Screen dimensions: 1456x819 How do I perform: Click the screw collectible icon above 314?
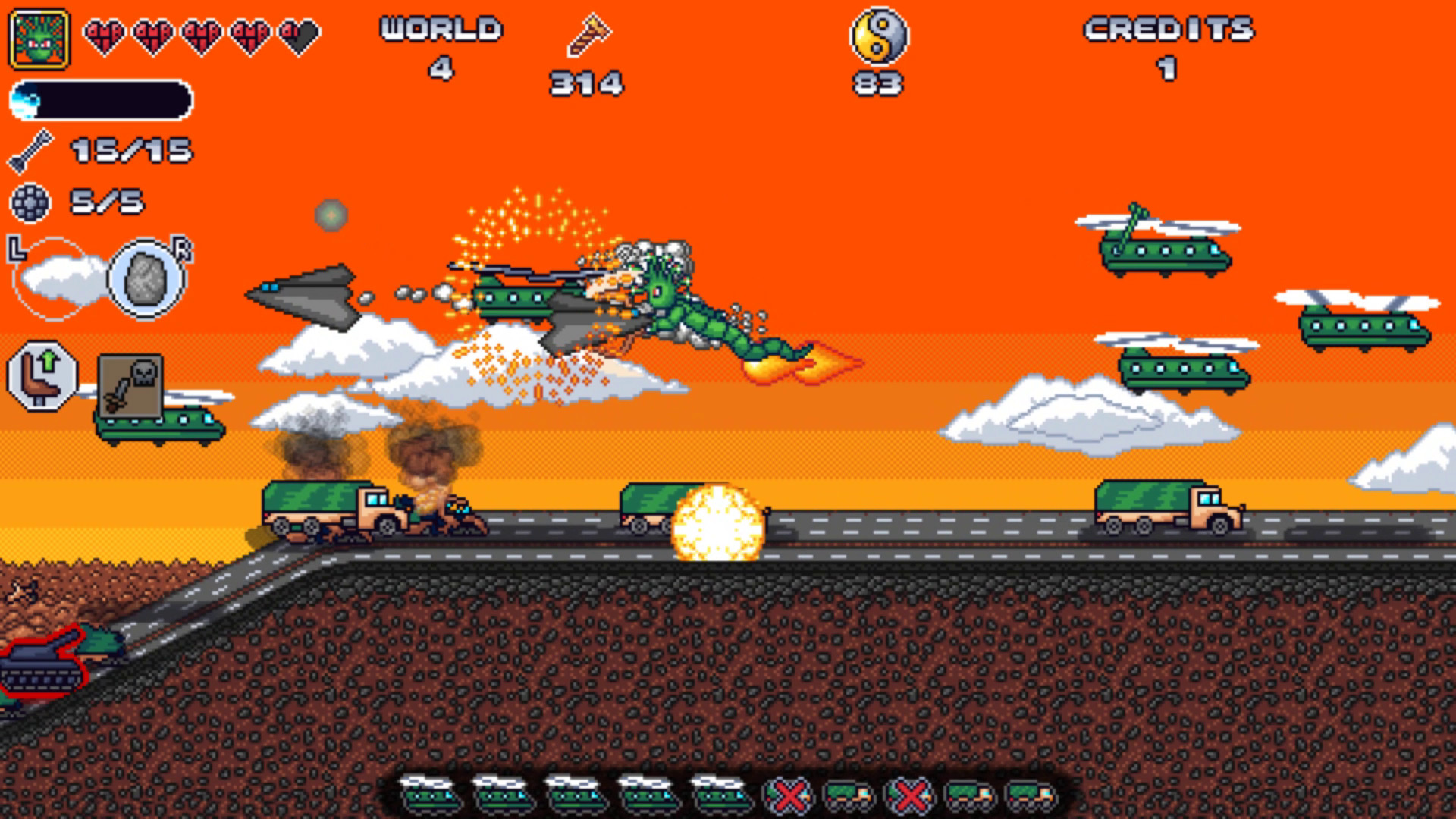[x=589, y=36]
